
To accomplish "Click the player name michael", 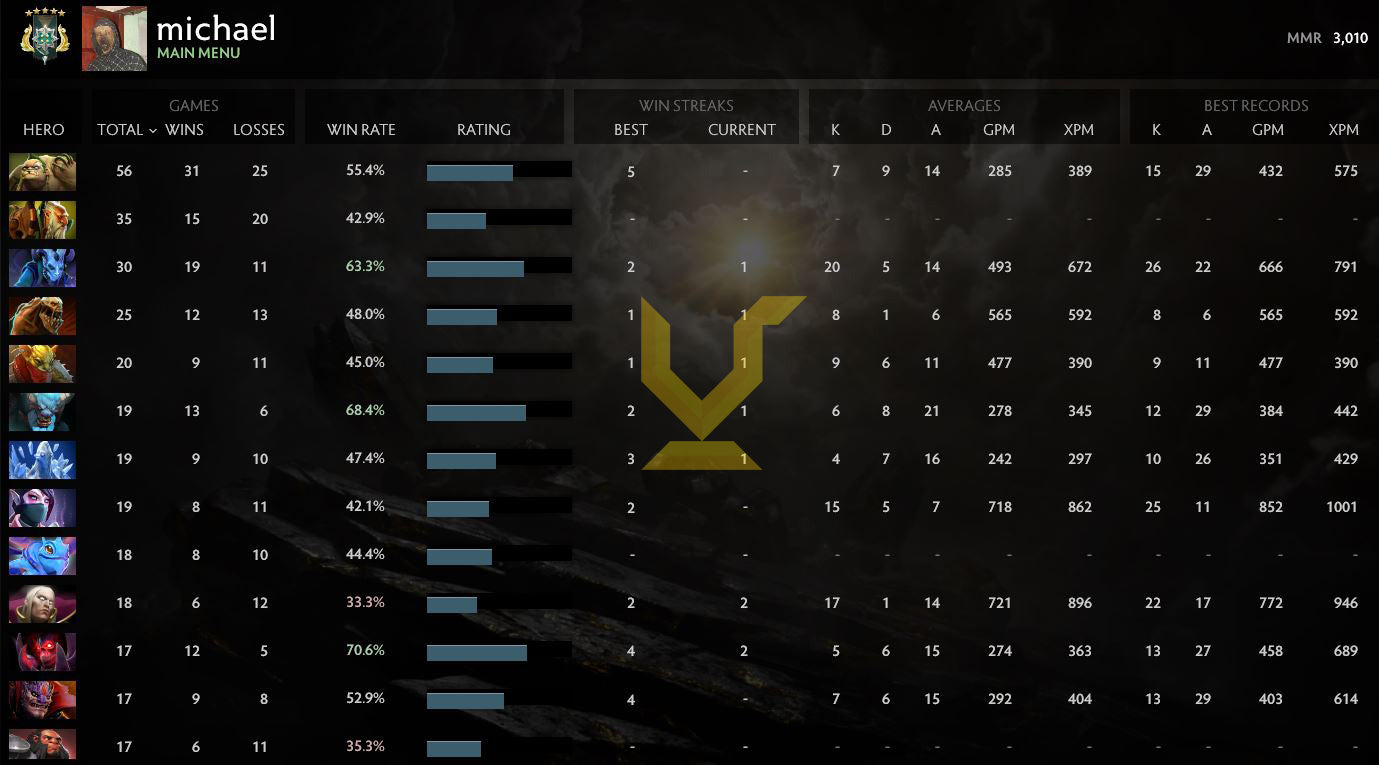I will 216,29.
